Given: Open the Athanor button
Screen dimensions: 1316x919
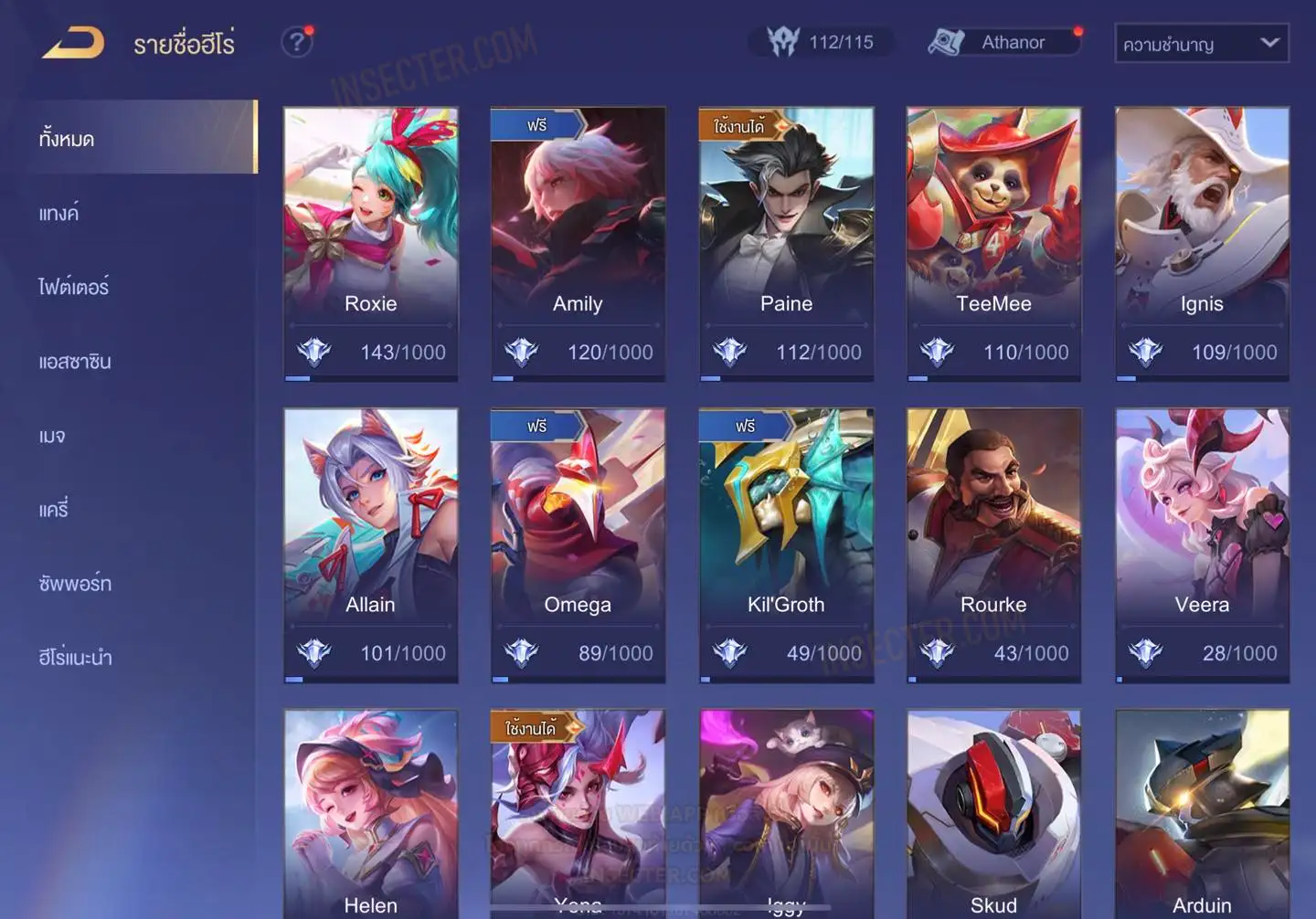Looking at the screenshot, I should [x=1003, y=42].
